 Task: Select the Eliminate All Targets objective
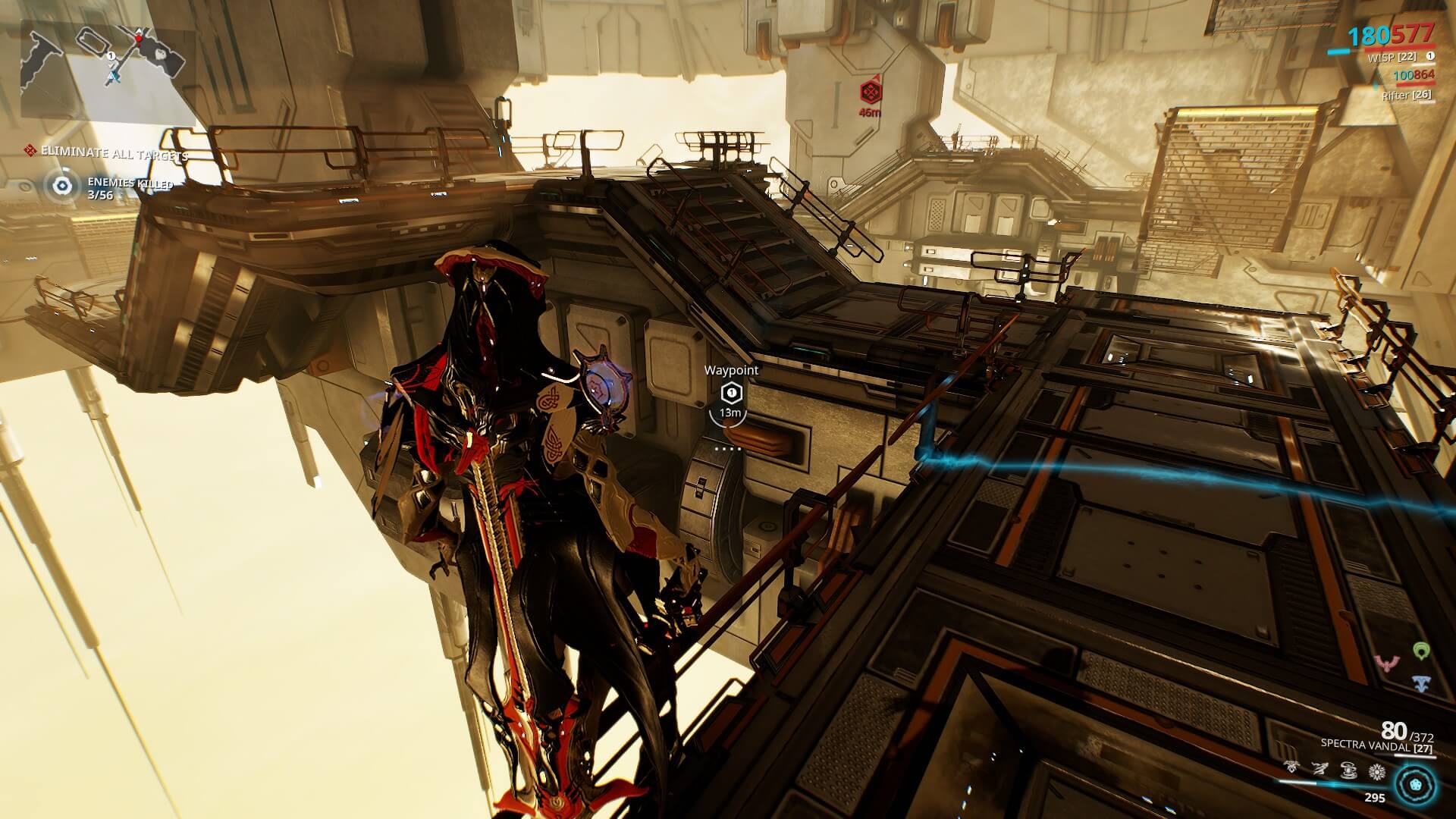(114, 152)
